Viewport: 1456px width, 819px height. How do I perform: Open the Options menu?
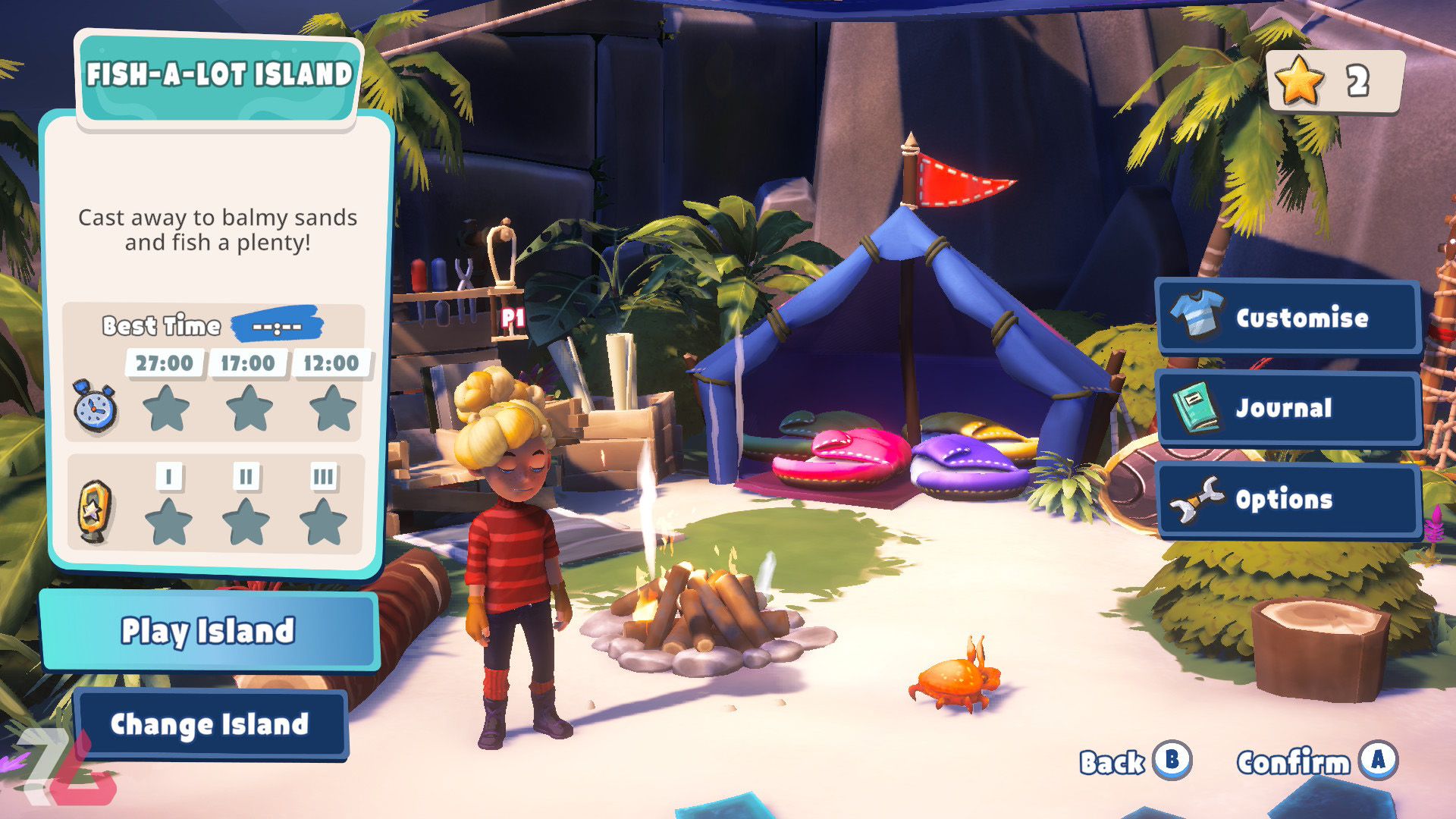click(1288, 499)
